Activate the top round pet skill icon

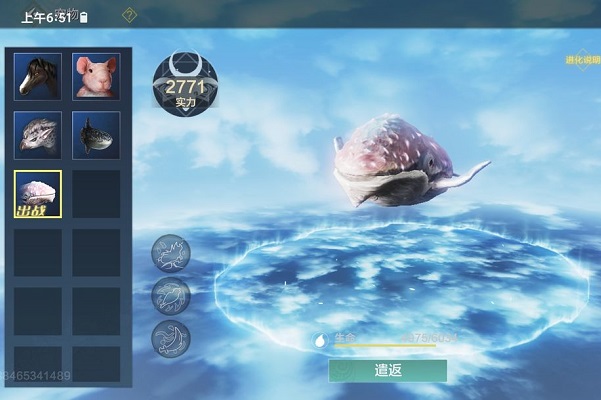(171, 254)
